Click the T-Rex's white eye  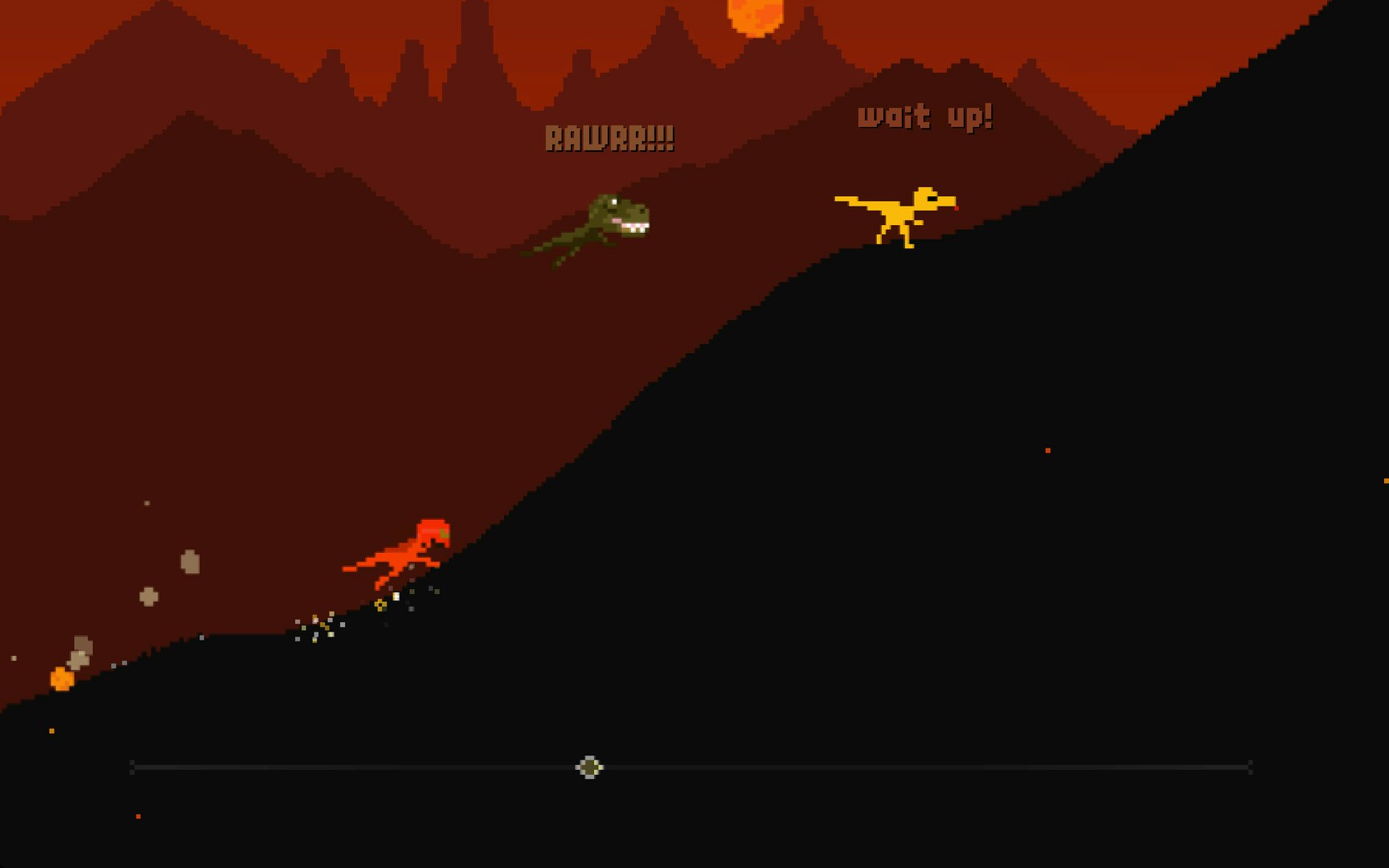[x=614, y=202]
